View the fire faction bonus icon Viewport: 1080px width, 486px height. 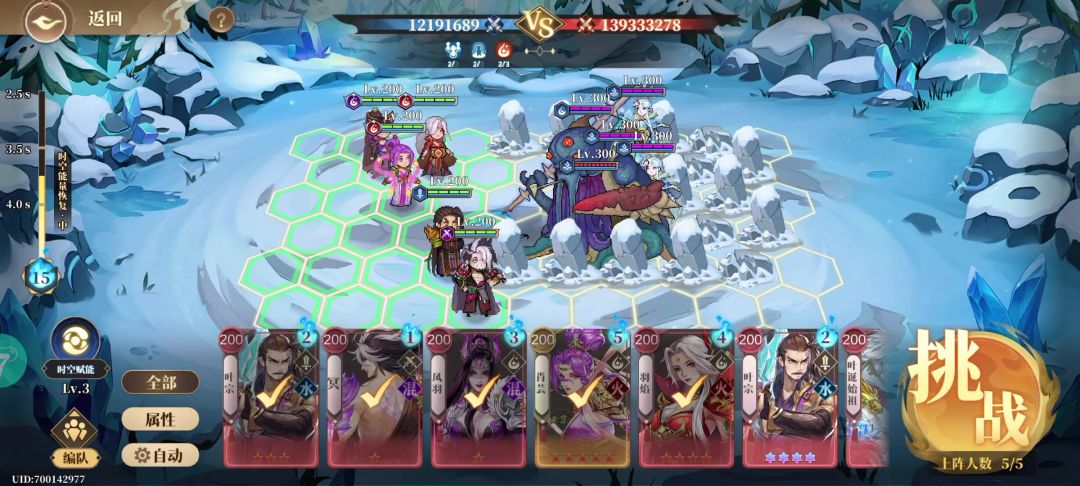coord(504,51)
